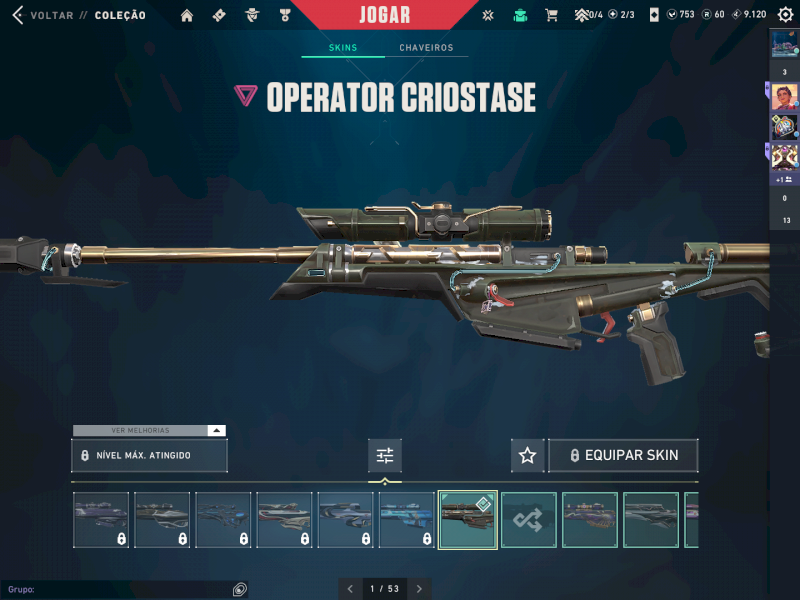Click the Equipar Skin button
Screen dimensions: 800x600
pos(622,455)
